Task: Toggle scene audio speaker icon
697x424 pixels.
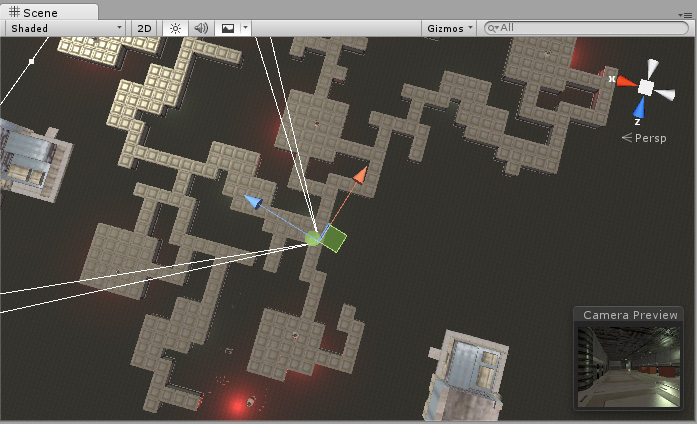Action: point(200,28)
